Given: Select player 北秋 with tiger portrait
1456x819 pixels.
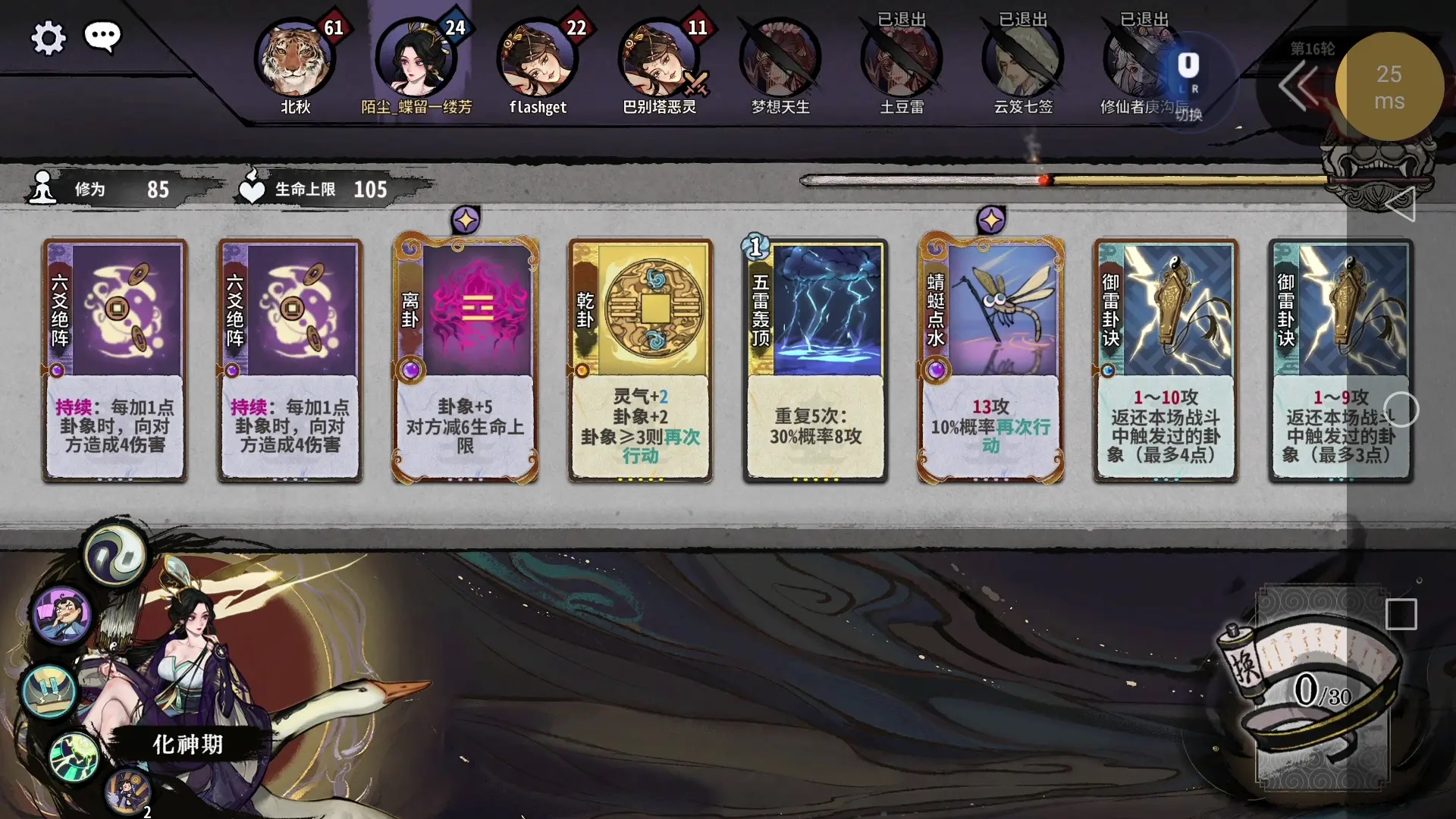Looking at the screenshot, I should [x=295, y=61].
